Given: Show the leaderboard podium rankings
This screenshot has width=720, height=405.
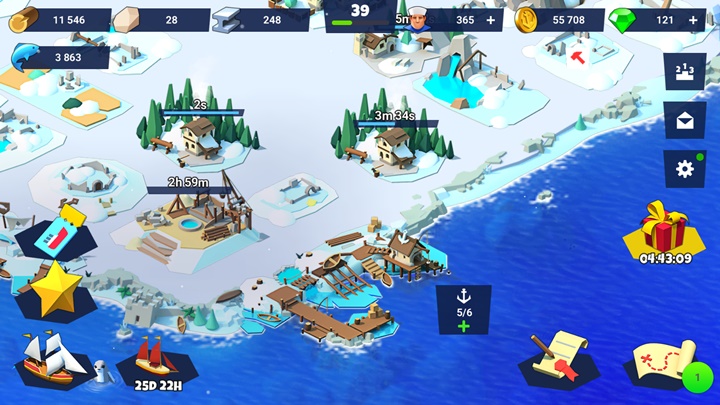Looking at the screenshot, I should (x=685, y=72).
